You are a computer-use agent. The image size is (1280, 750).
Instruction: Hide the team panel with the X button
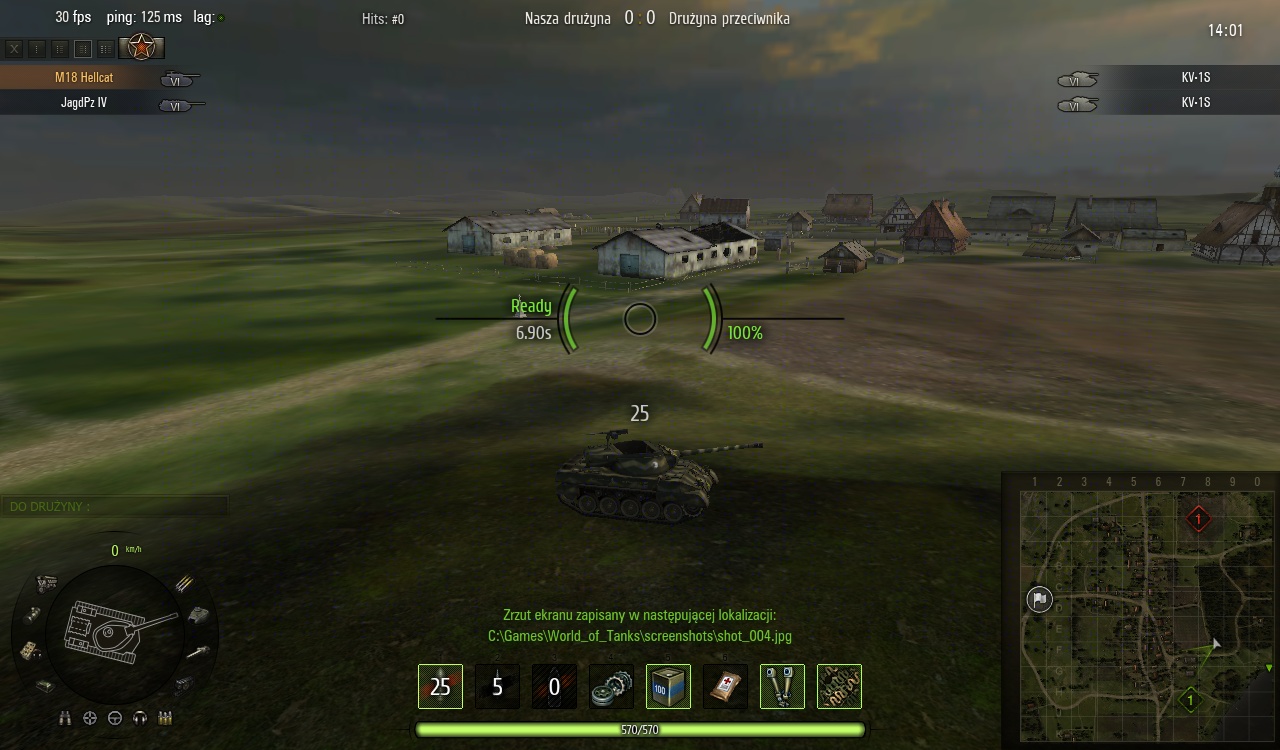(14, 48)
